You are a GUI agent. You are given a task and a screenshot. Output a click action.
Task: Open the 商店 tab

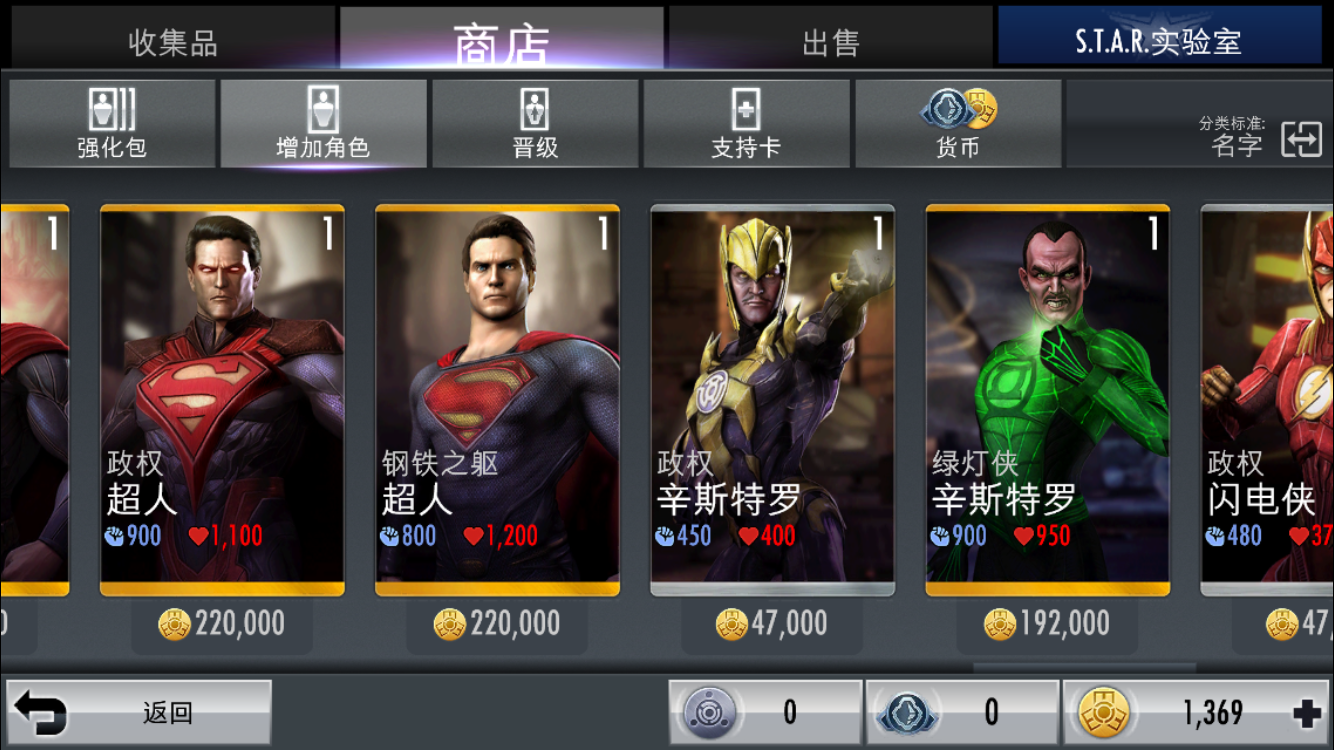coord(501,42)
